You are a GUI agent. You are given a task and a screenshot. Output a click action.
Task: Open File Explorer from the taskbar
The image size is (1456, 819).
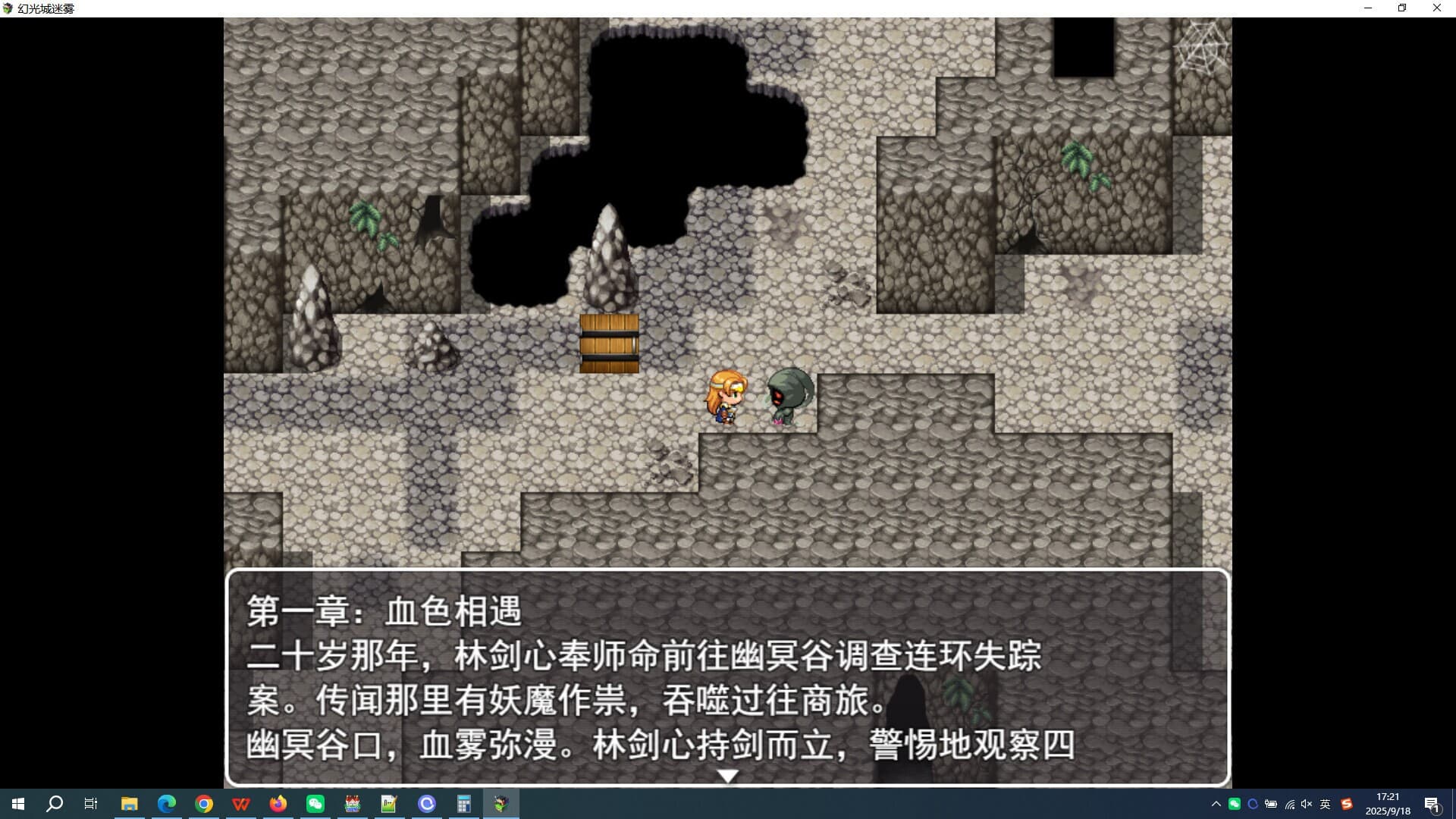[x=129, y=804]
